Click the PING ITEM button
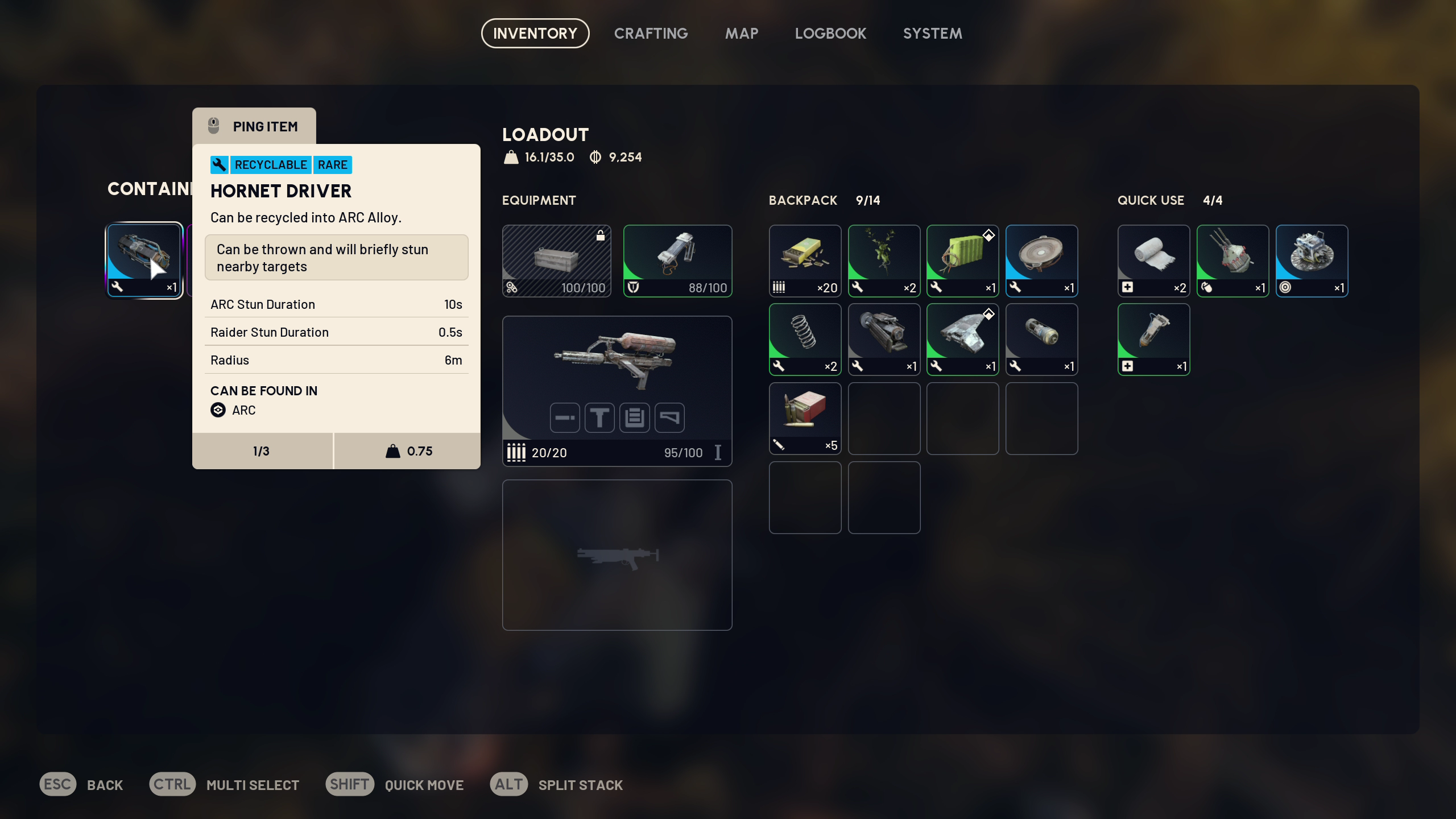The image size is (1456, 819). click(254, 126)
